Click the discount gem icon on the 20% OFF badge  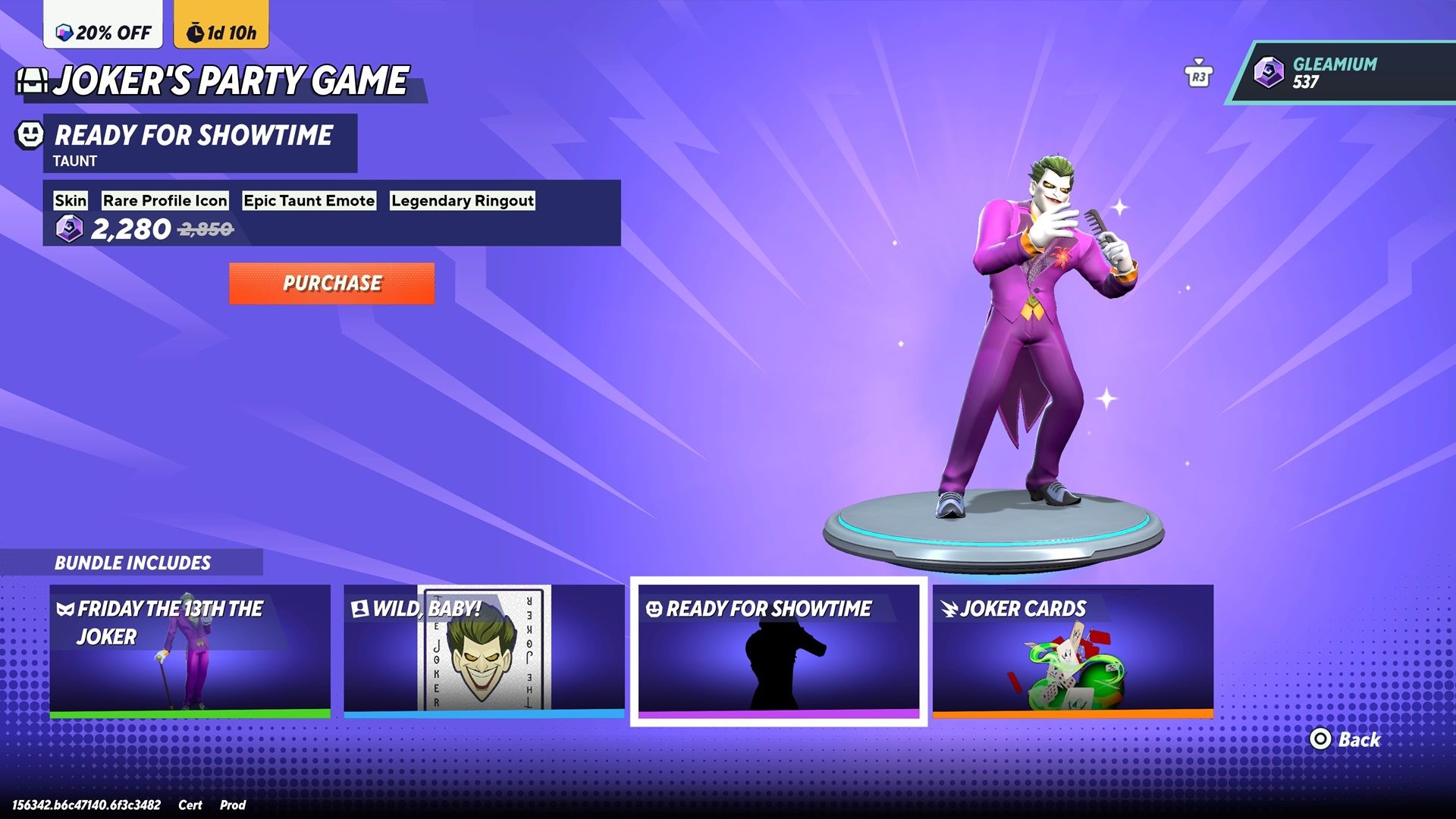tap(64, 33)
